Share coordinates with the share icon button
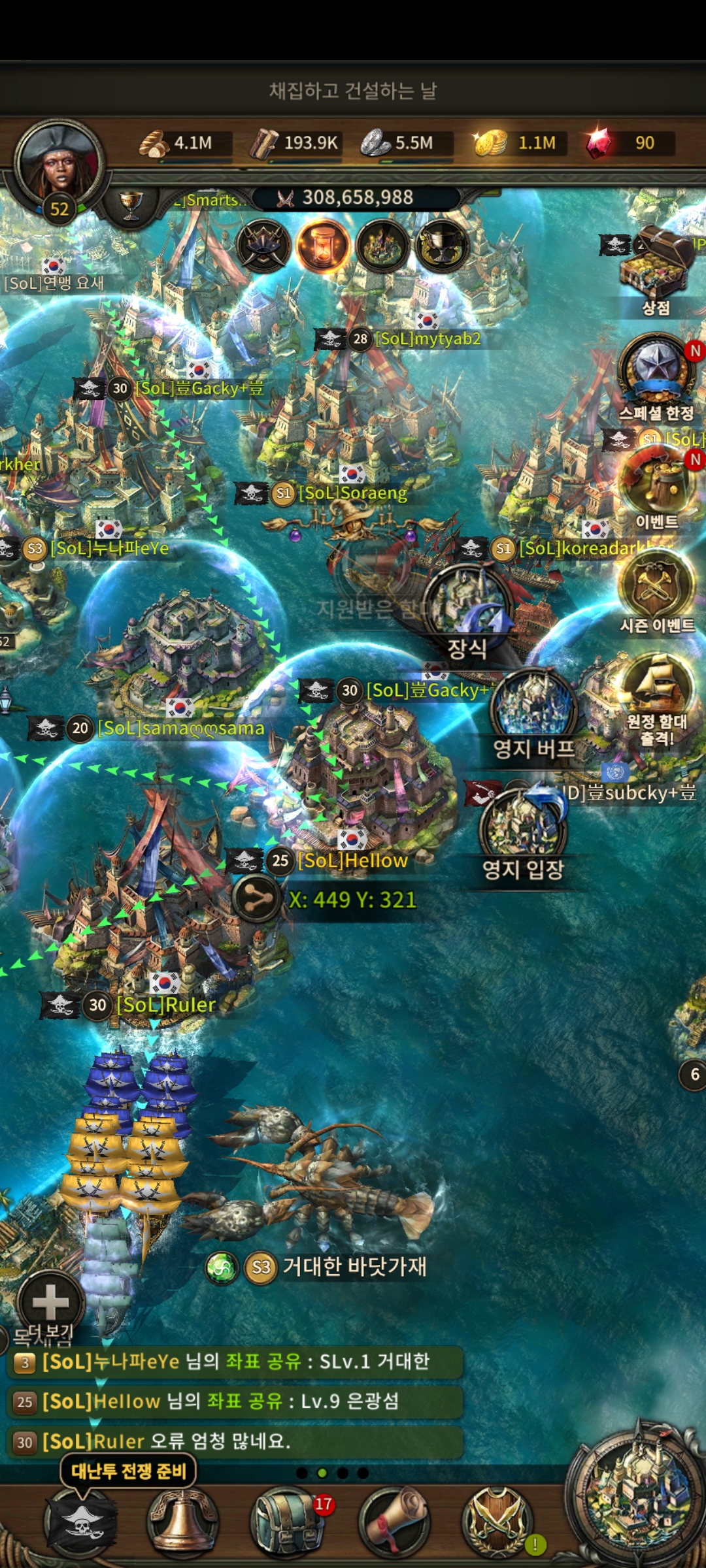The height and width of the screenshot is (1568, 706). pyautogui.click(x=258, y=900)
